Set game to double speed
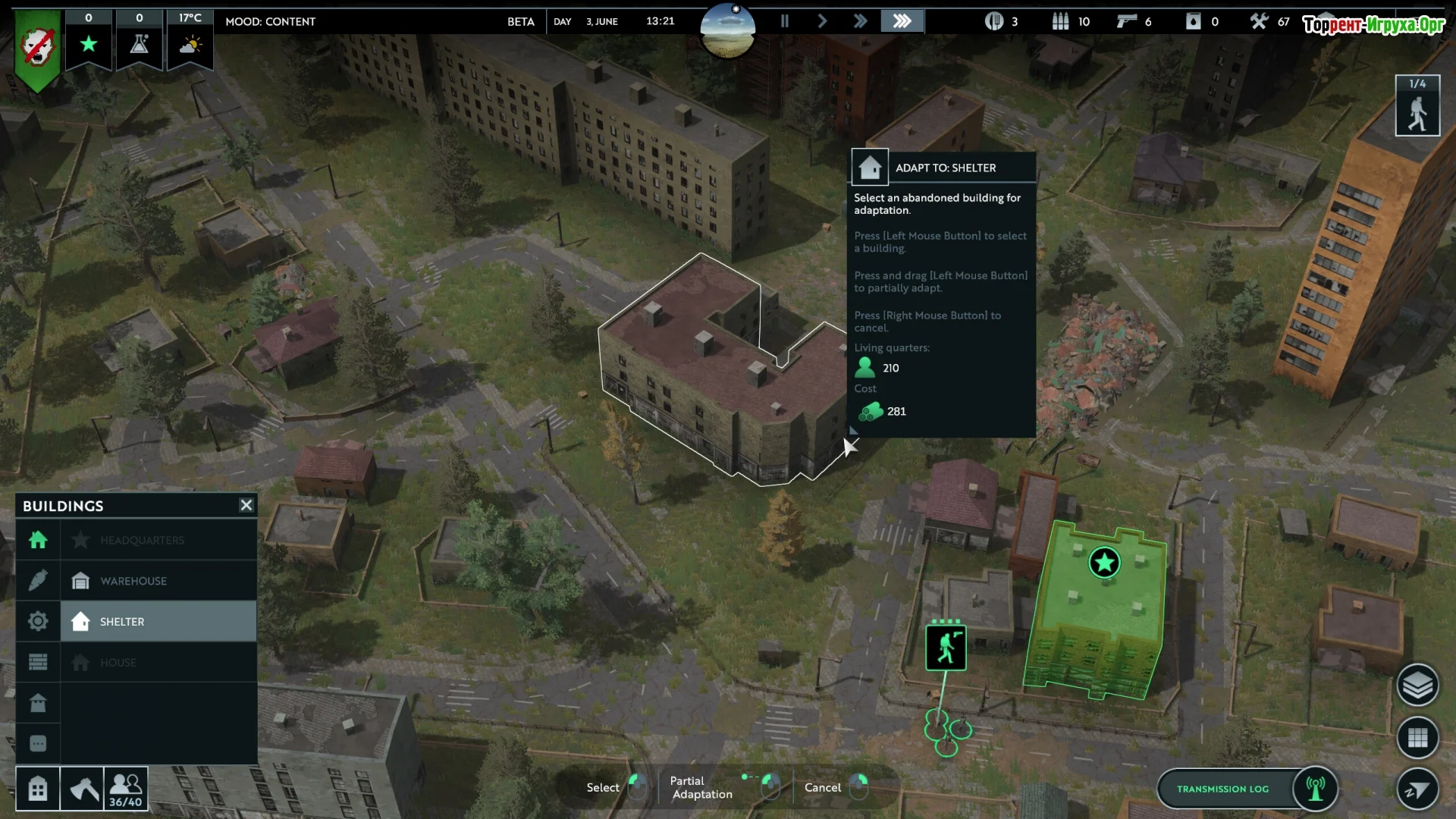The height and width of the screenshot is (819, 1456). point(860,21)
